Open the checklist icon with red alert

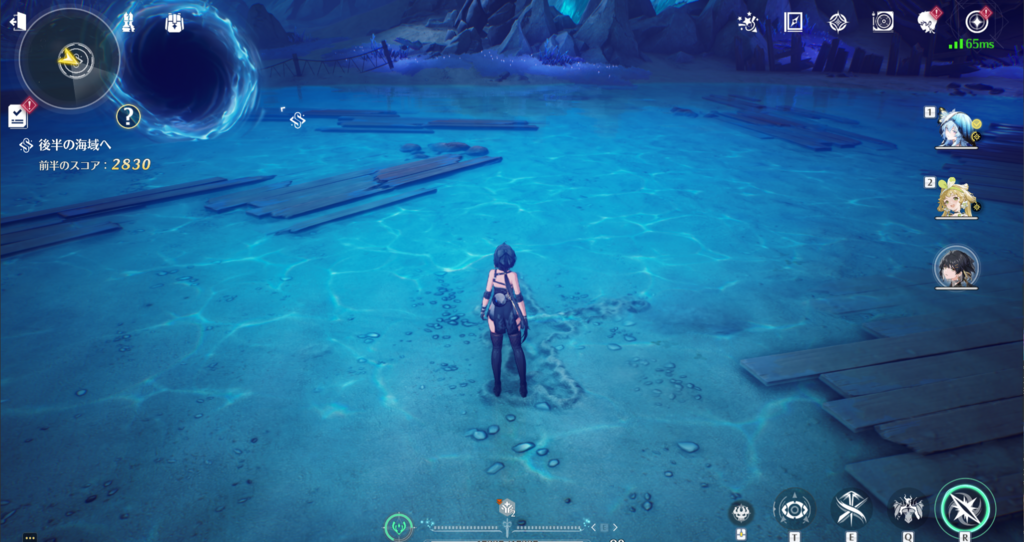(x=18, y=115)
